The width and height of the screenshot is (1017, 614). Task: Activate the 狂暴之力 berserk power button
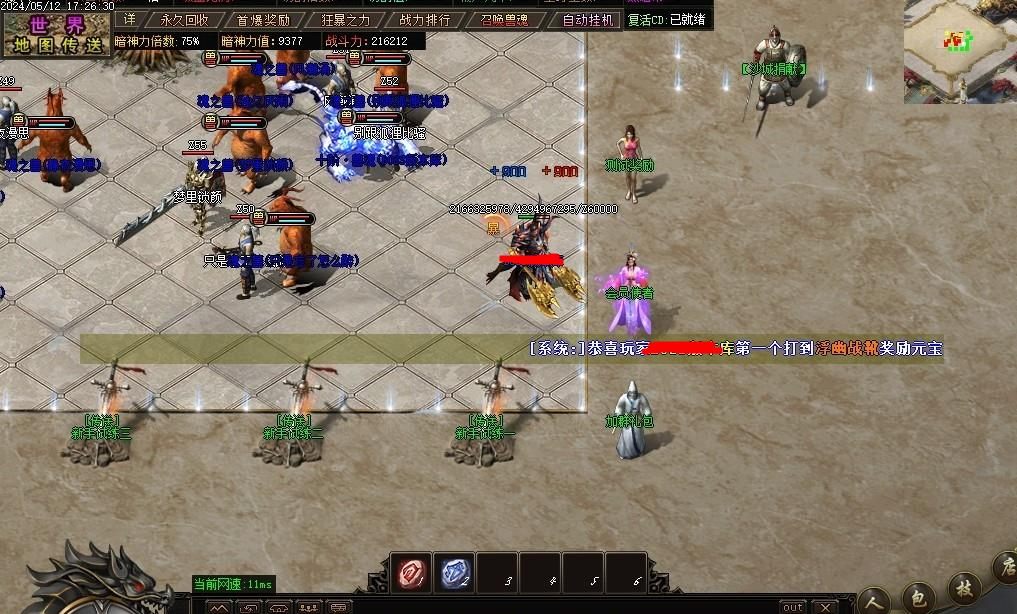346,19
